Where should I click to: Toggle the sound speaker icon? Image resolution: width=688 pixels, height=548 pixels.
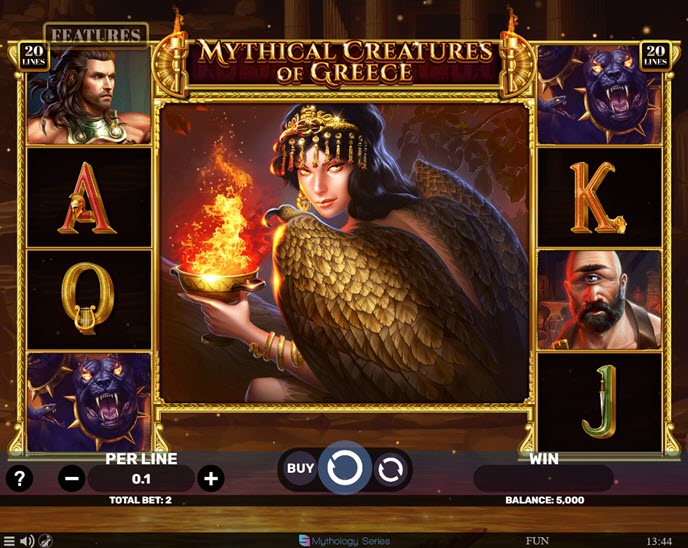27,541
